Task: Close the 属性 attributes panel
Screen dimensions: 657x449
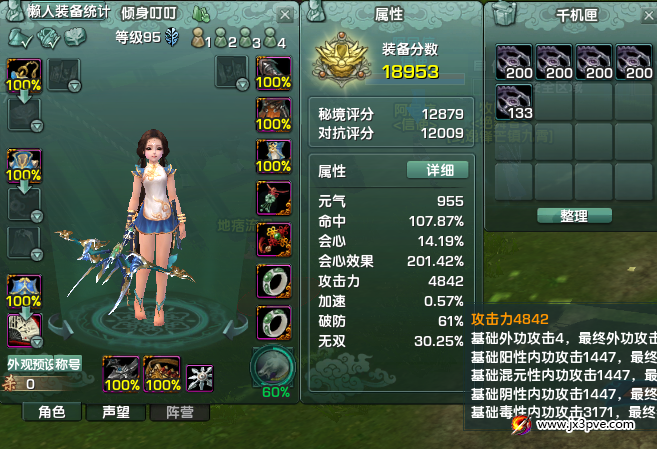Action: 471,14
